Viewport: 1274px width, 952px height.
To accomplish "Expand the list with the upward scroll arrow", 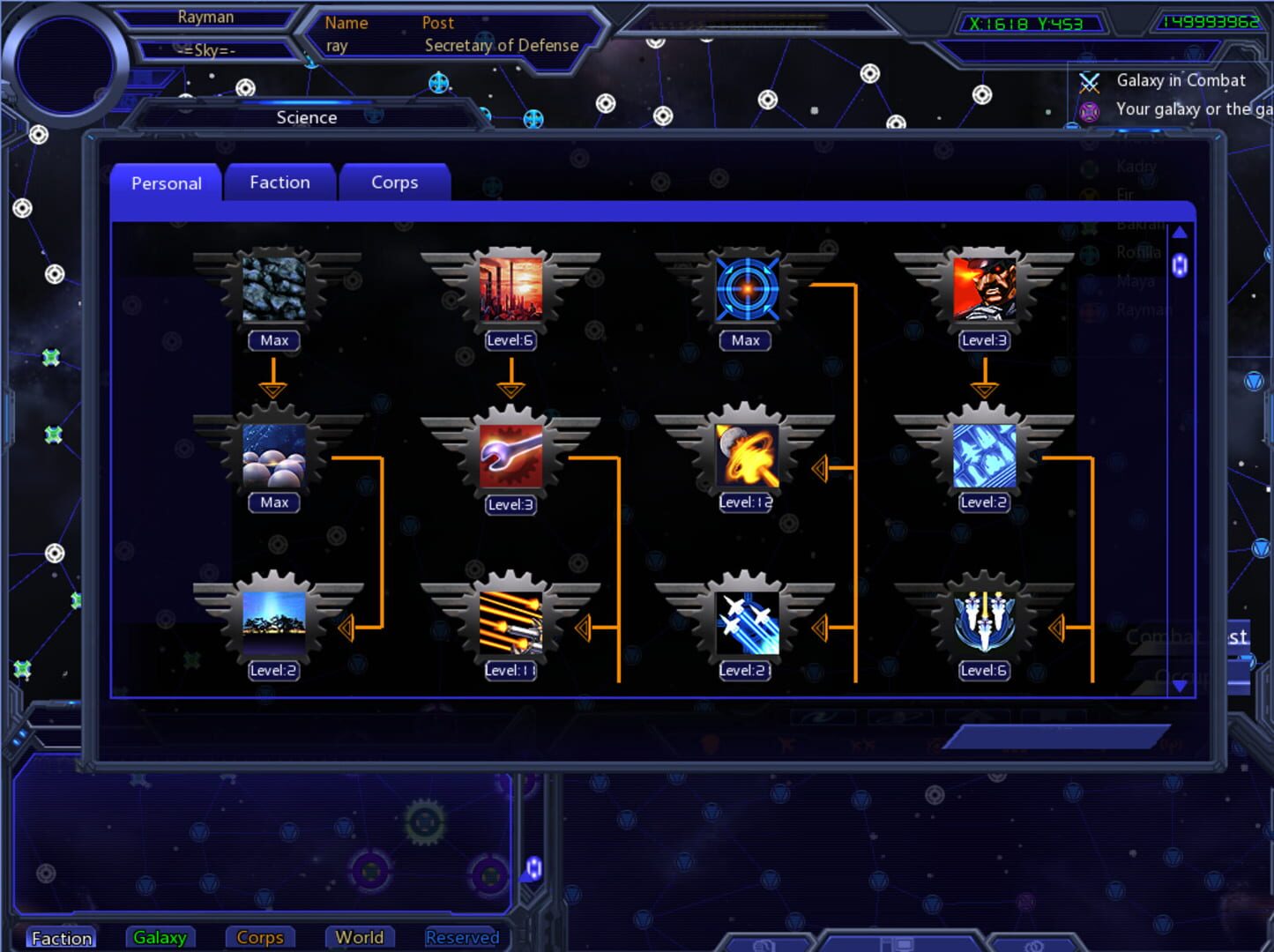I will tap(1180, 231).
